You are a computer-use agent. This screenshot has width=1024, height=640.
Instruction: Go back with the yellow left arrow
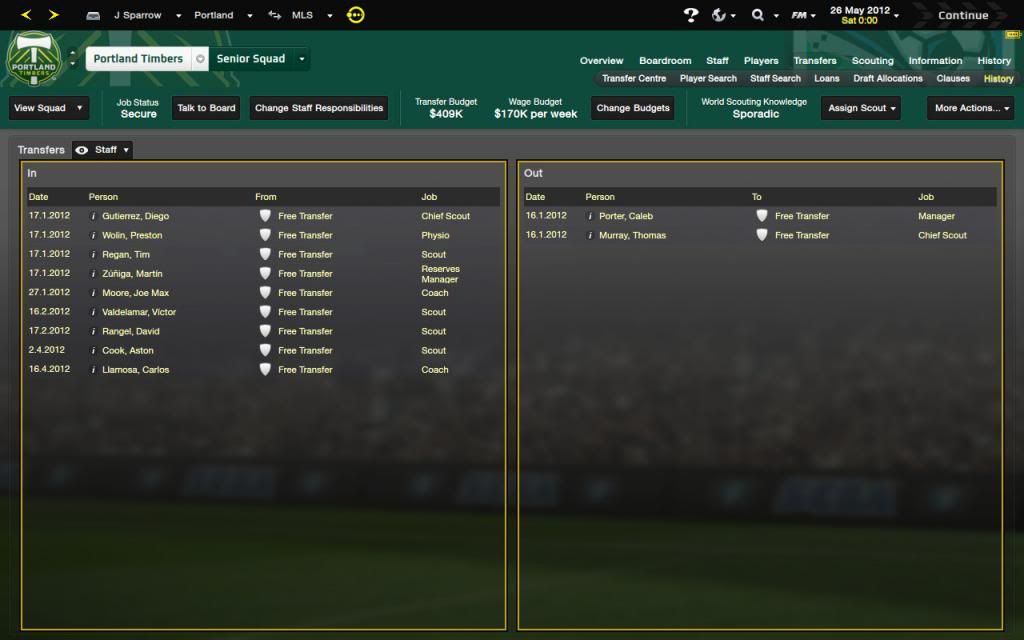(x=27, y=15)
